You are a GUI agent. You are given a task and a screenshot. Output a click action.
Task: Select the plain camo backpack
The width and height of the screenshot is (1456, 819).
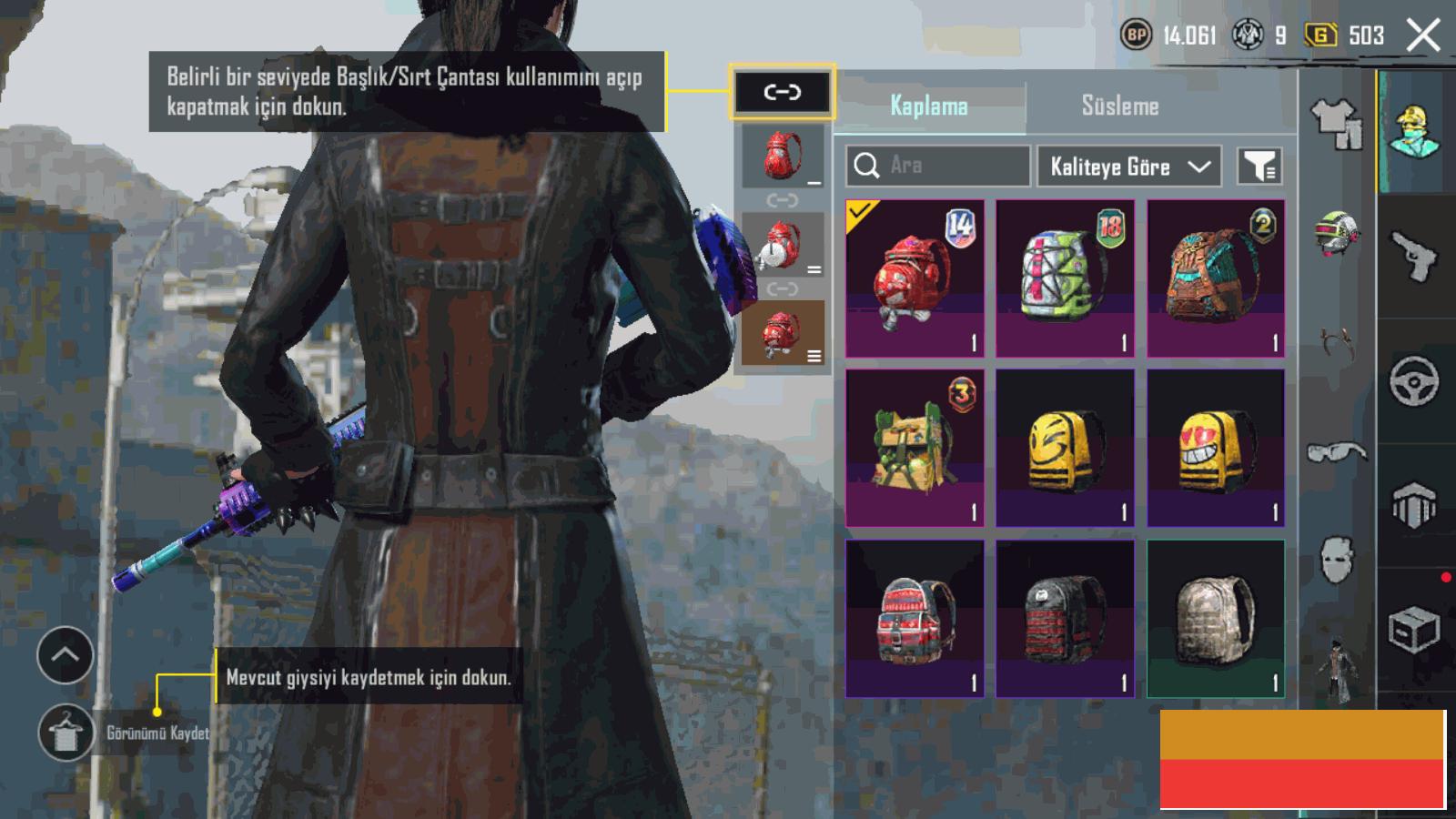(x=1216, y=619)
